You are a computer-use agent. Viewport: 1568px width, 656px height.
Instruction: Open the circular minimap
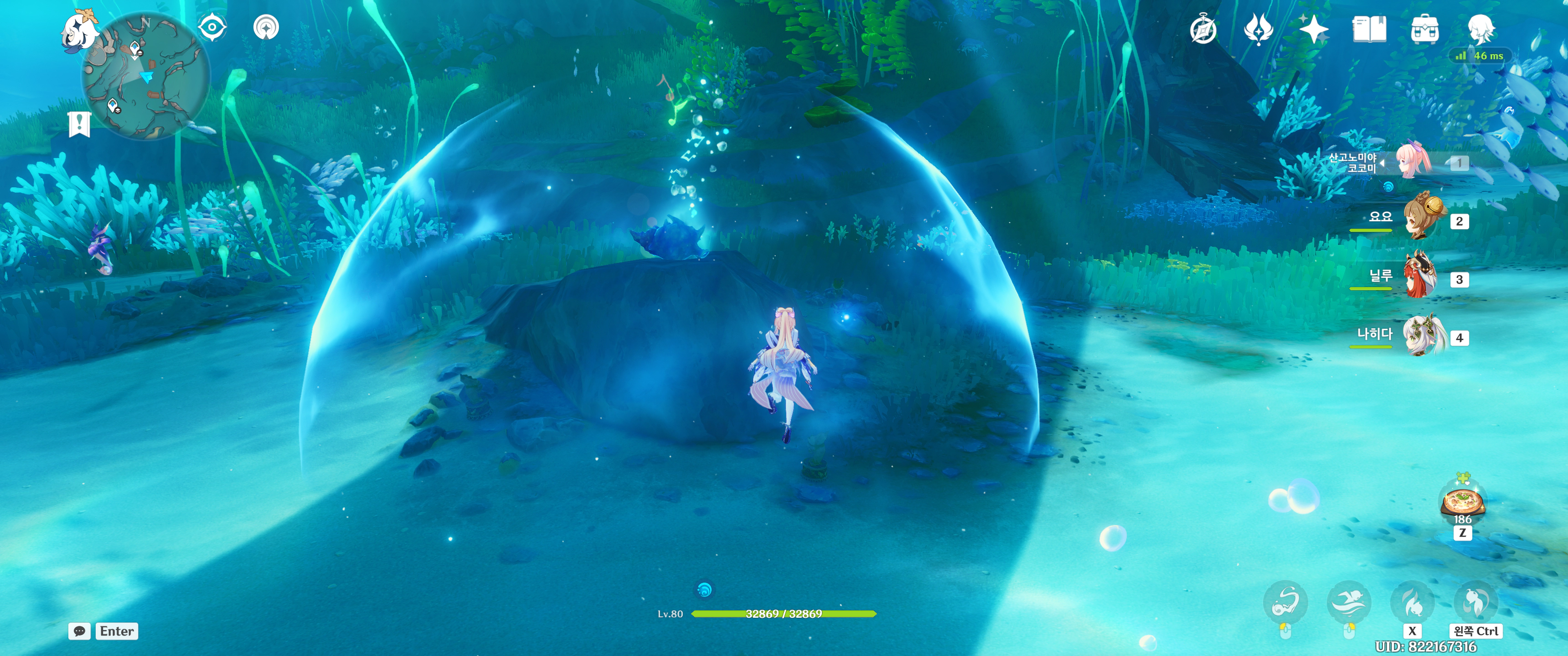pos(146,76)
